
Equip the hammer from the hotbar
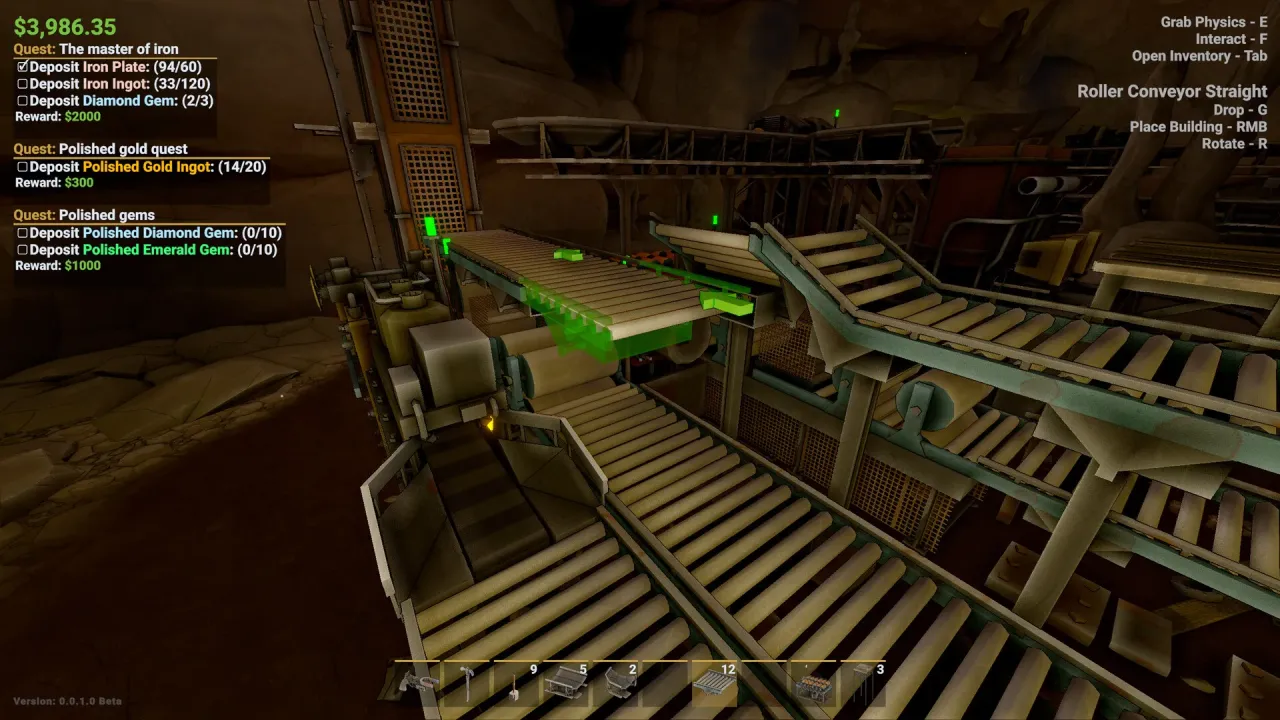[x=467, y=686]
